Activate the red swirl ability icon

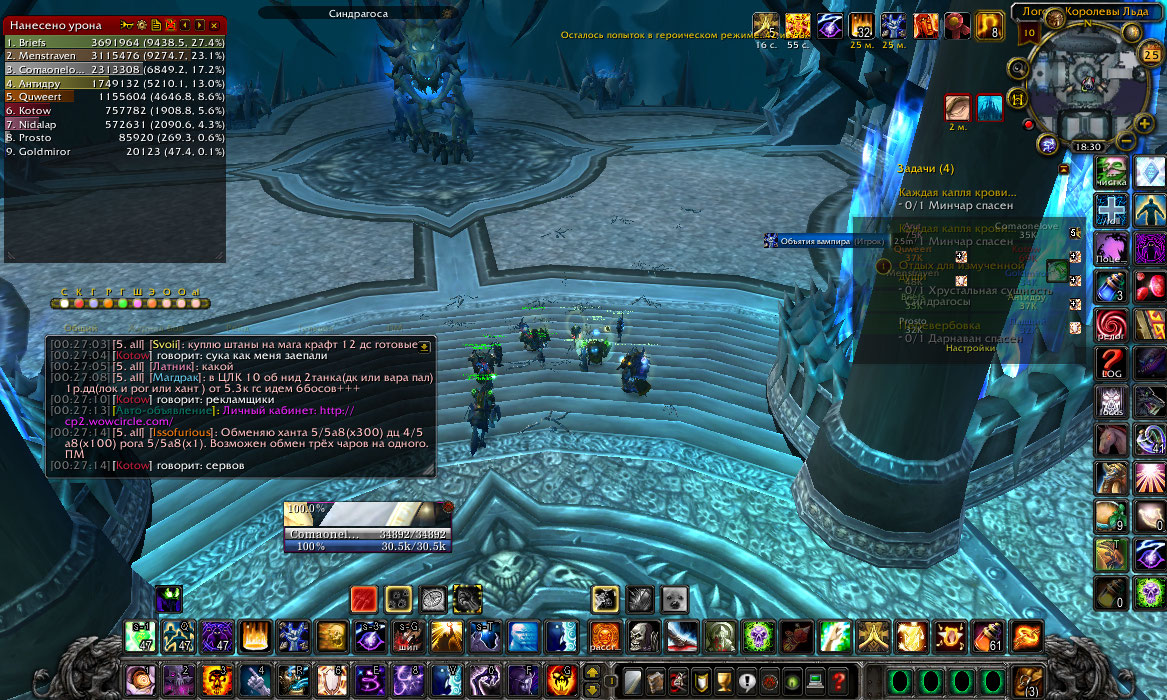pos(1113,323)
